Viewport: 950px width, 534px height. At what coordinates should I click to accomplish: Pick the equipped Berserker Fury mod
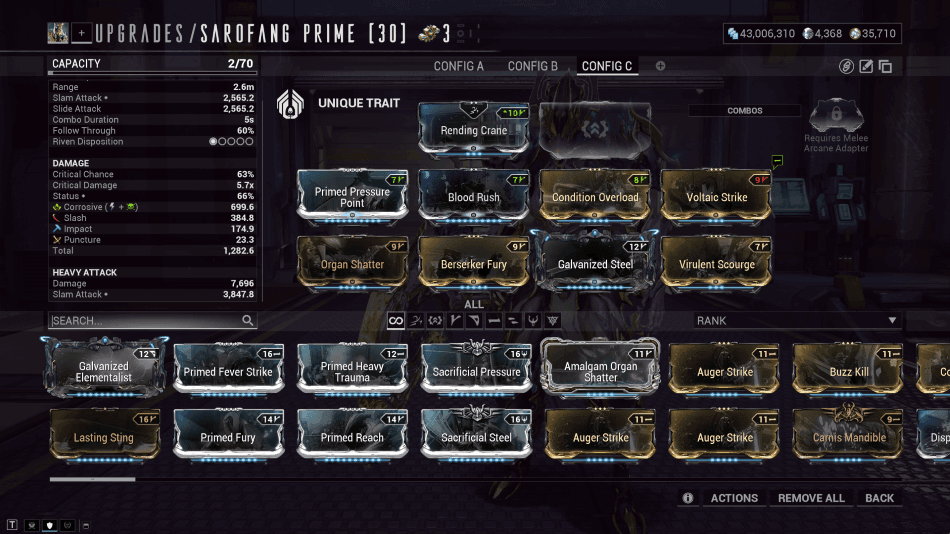[474, 264]
